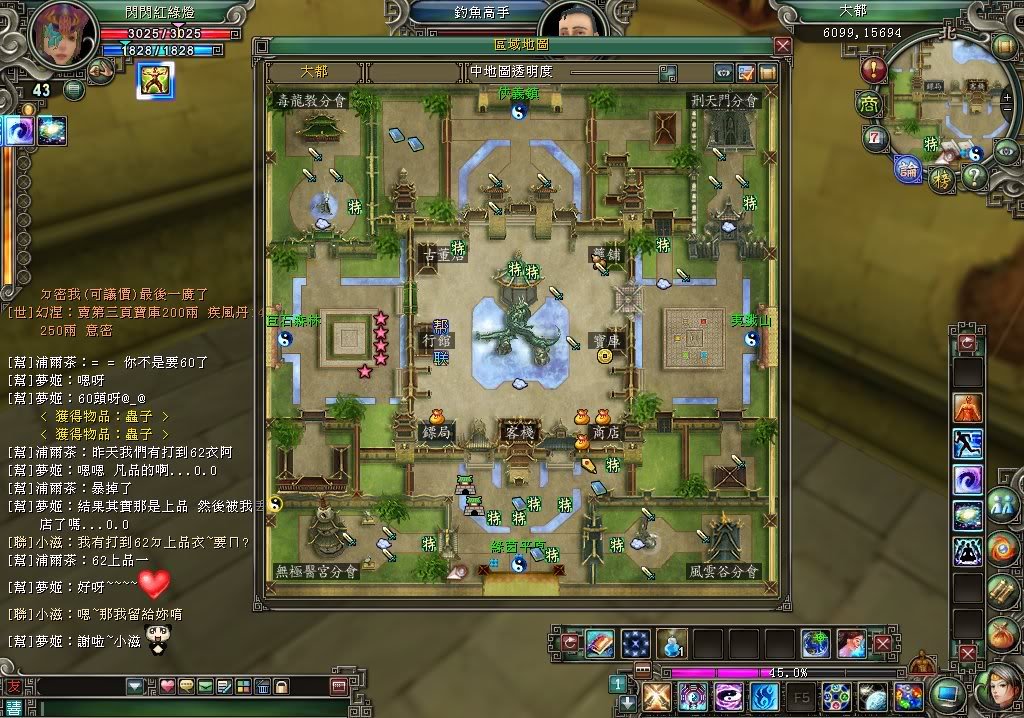Open the heart emote chat button
1024x718 pixels.
pos(168,686)
